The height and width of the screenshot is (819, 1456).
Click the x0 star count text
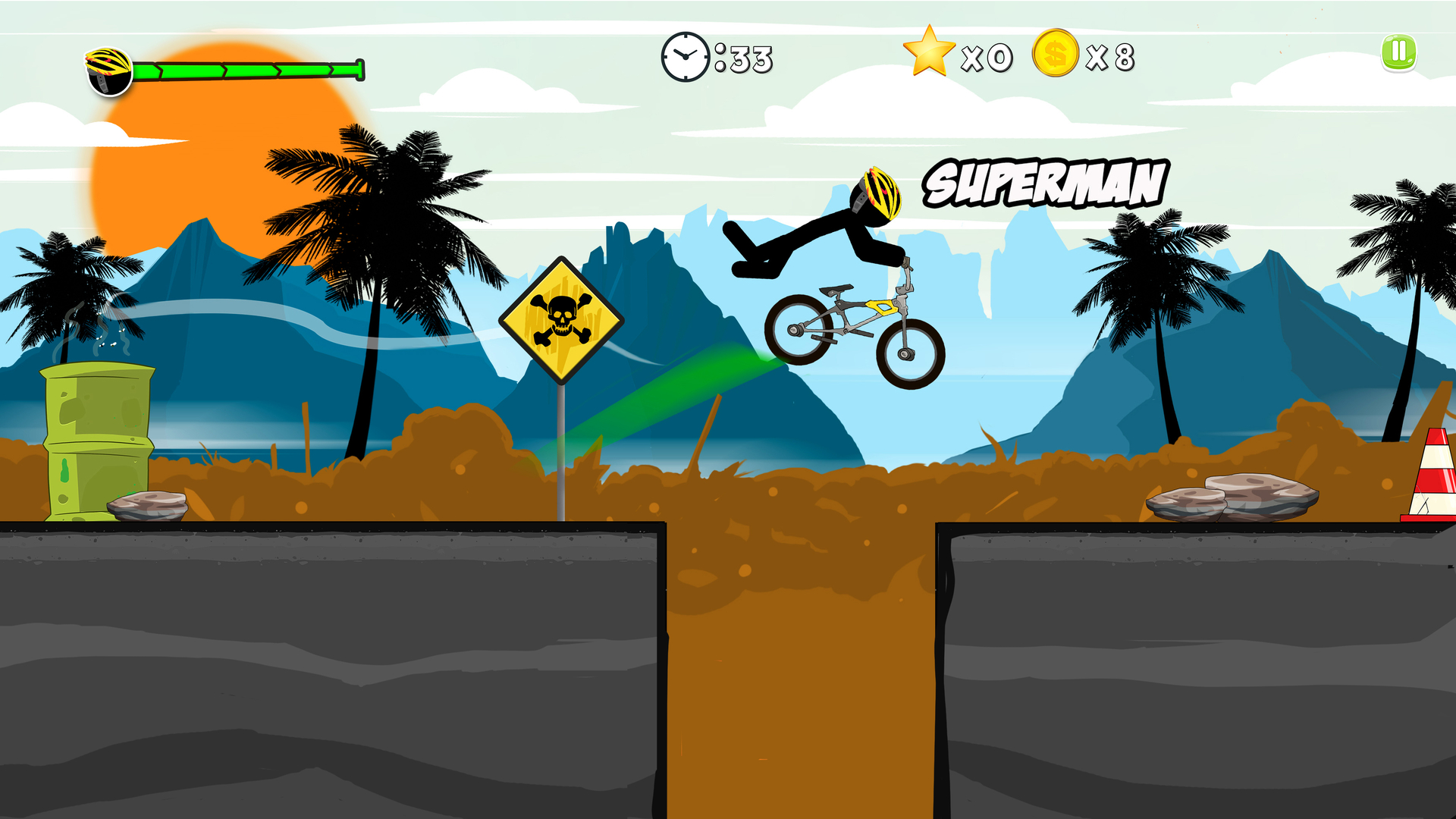click(987, 57)
